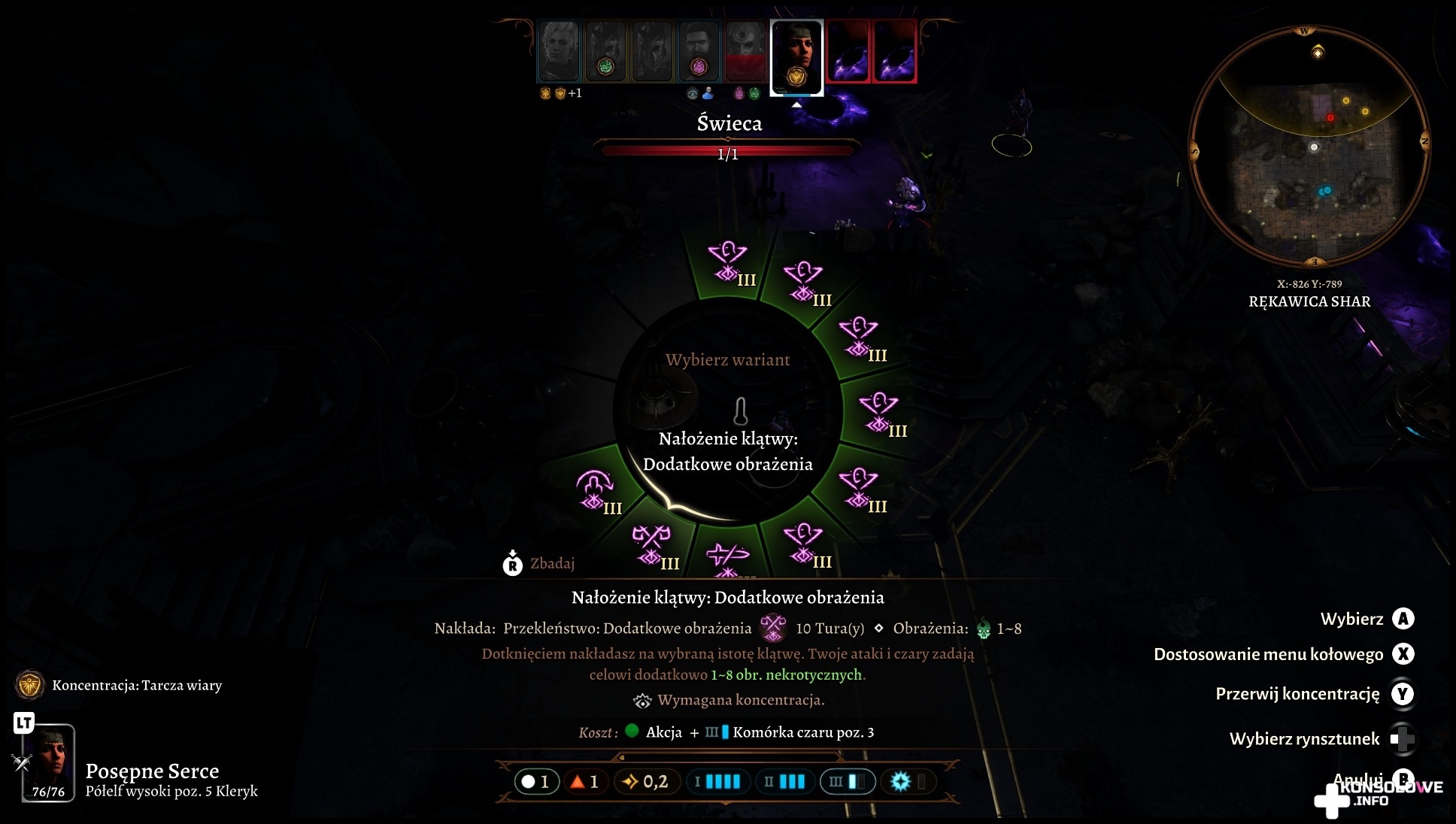This screenshot has width=1456, height=824.
Task: Click Posępne Serce's character portrait
Action: click(x=49, y=761)
